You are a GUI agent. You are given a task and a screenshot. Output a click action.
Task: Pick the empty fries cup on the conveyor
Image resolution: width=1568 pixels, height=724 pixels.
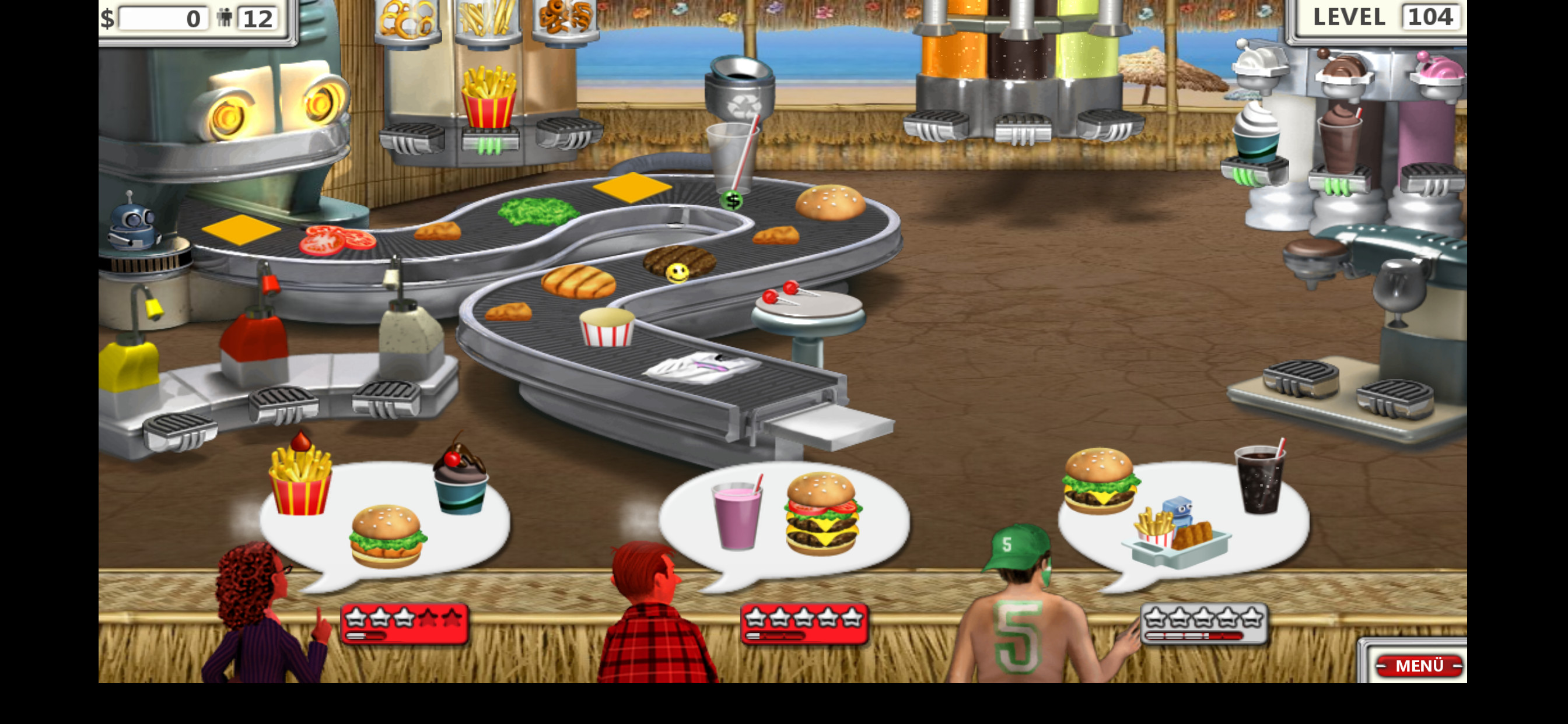coord(606,326)
